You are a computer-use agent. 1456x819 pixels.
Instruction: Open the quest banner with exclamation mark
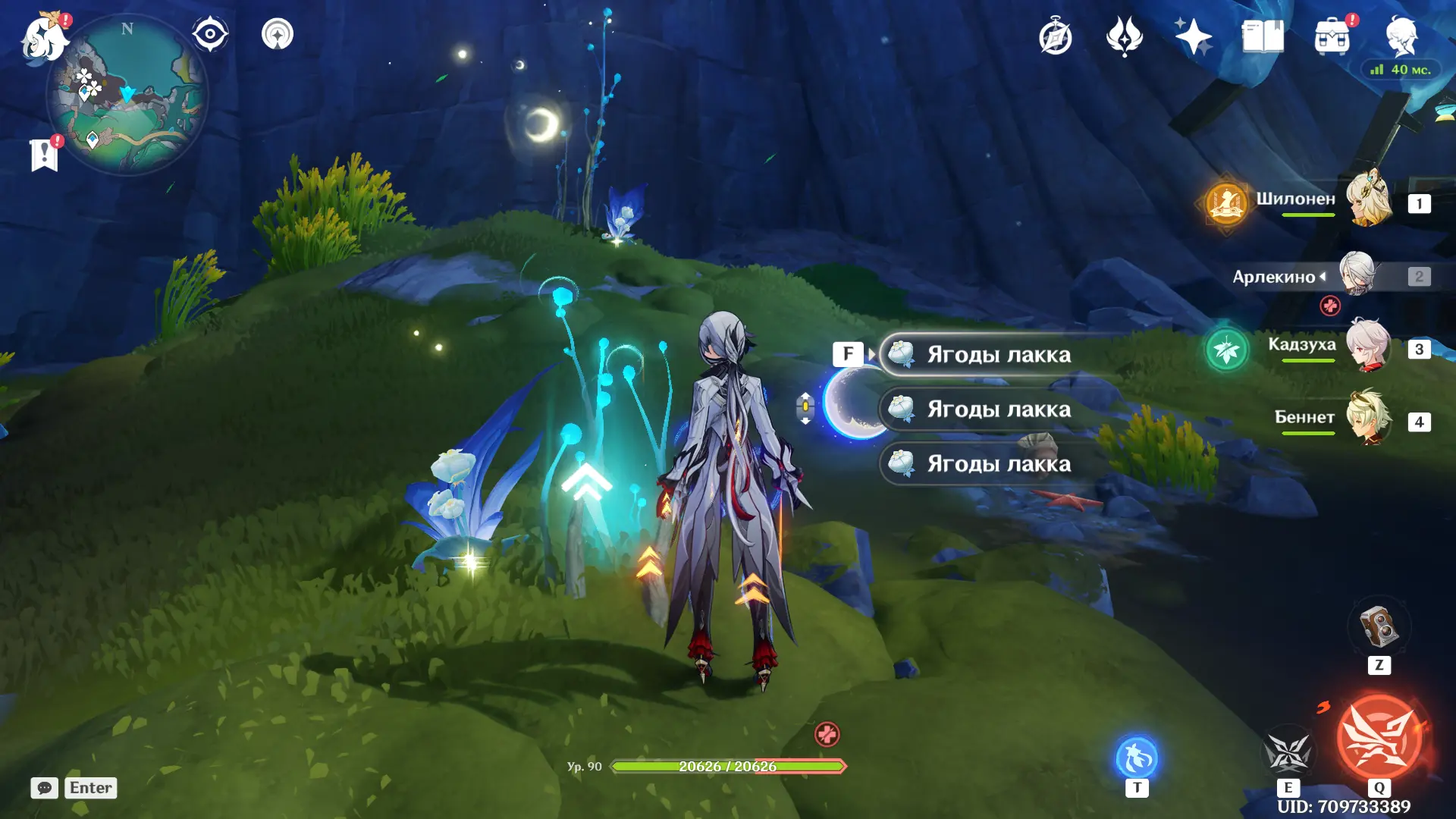[44, 155]
